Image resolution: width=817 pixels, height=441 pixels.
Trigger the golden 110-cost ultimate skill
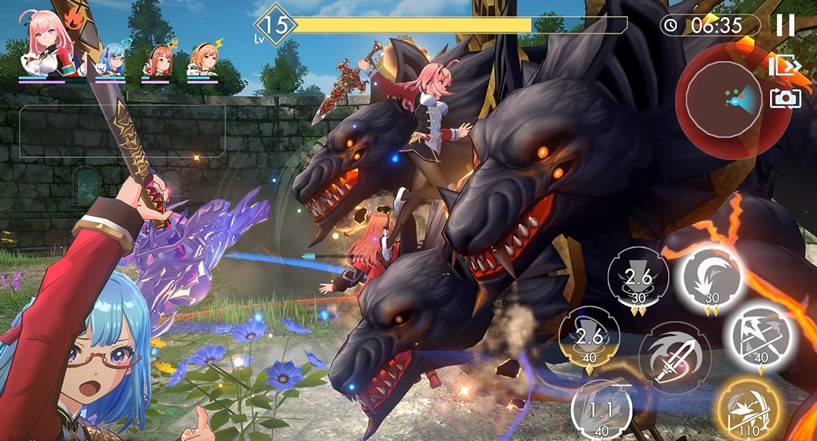click(747, 409)
